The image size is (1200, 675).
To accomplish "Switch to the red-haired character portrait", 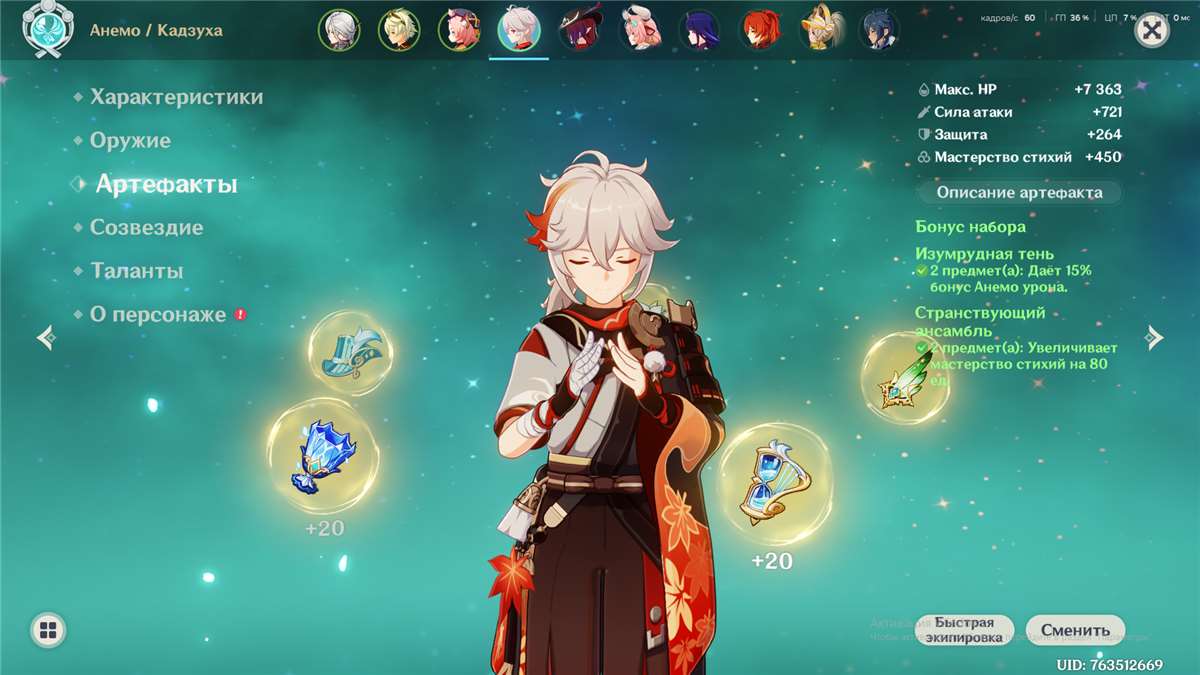I will tap(760, 30).
